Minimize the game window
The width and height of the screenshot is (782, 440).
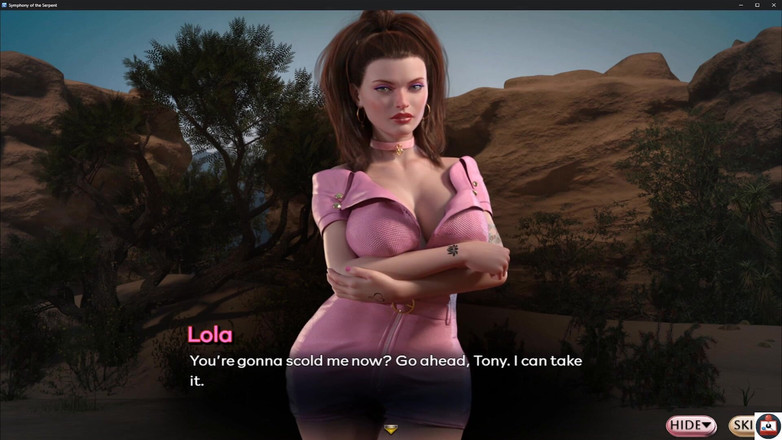pos(741,5)
